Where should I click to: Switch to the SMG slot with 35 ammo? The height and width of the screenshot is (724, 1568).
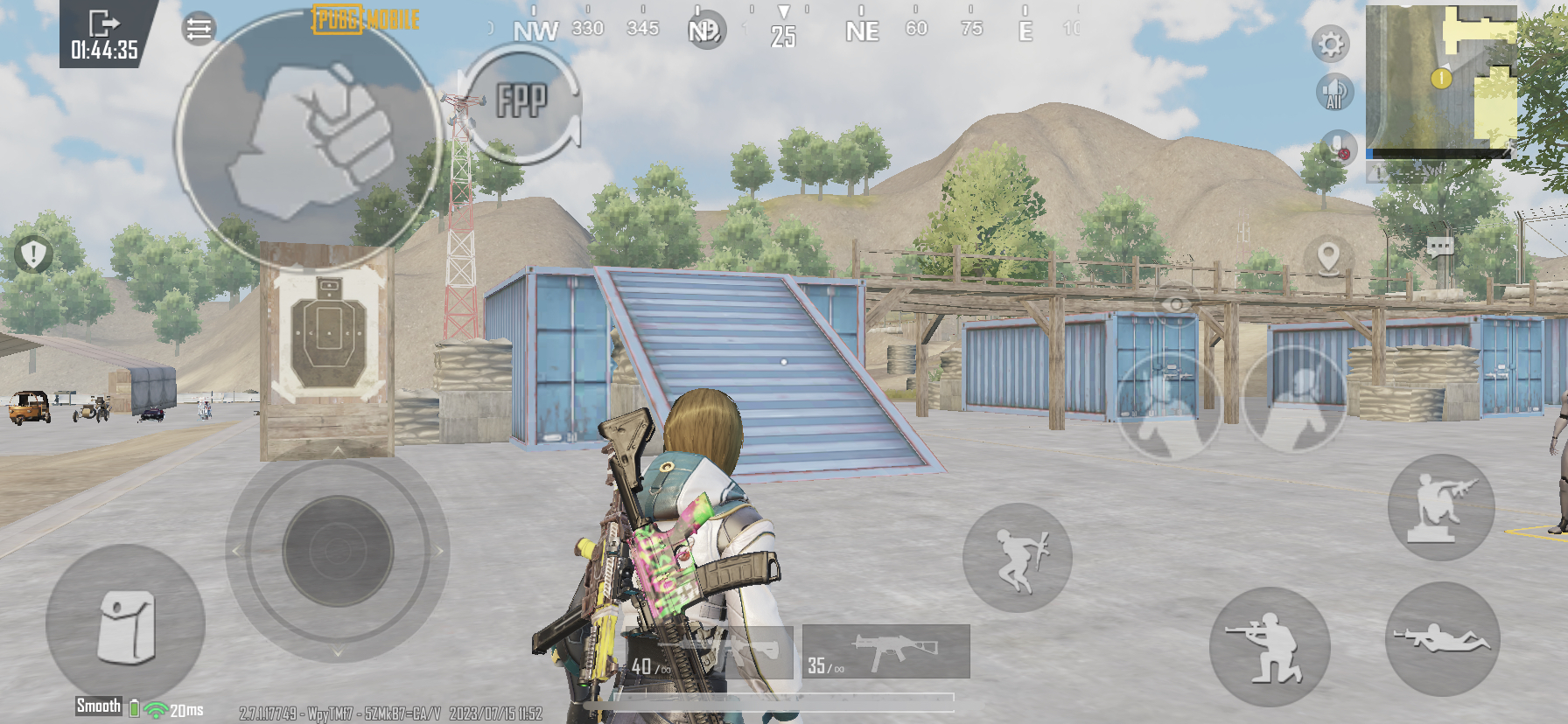point(885,652)
